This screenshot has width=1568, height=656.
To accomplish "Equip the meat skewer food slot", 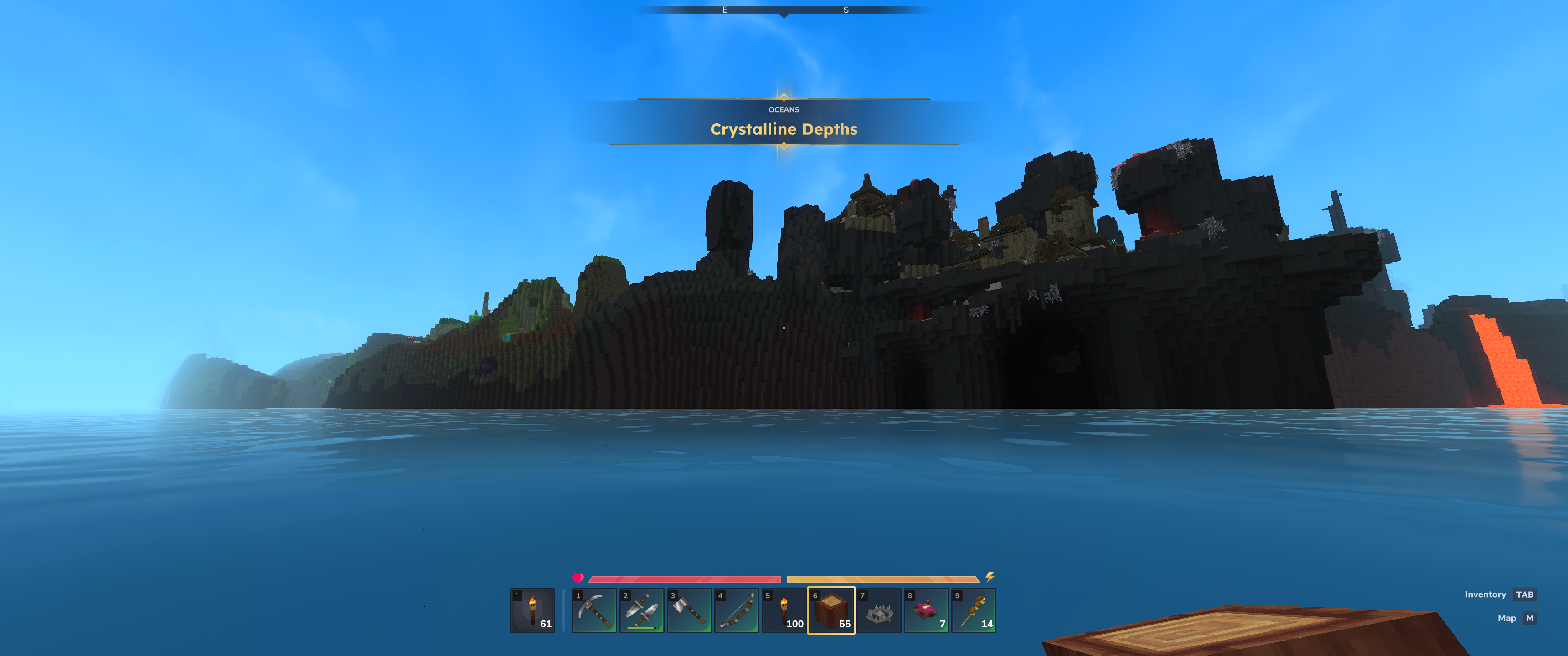I will tap(974, 610).
